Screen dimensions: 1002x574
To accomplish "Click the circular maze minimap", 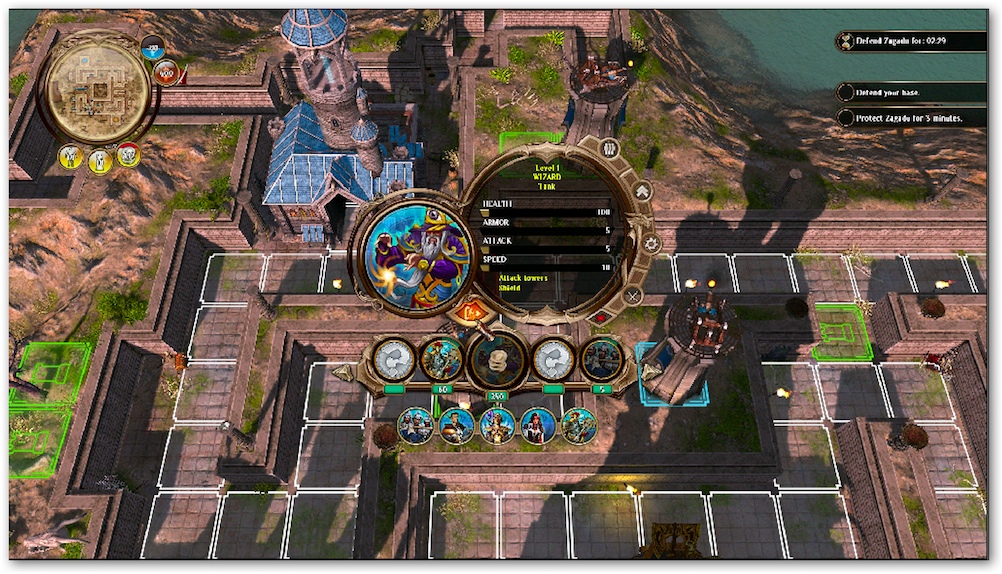I will [x=97, y=92].
